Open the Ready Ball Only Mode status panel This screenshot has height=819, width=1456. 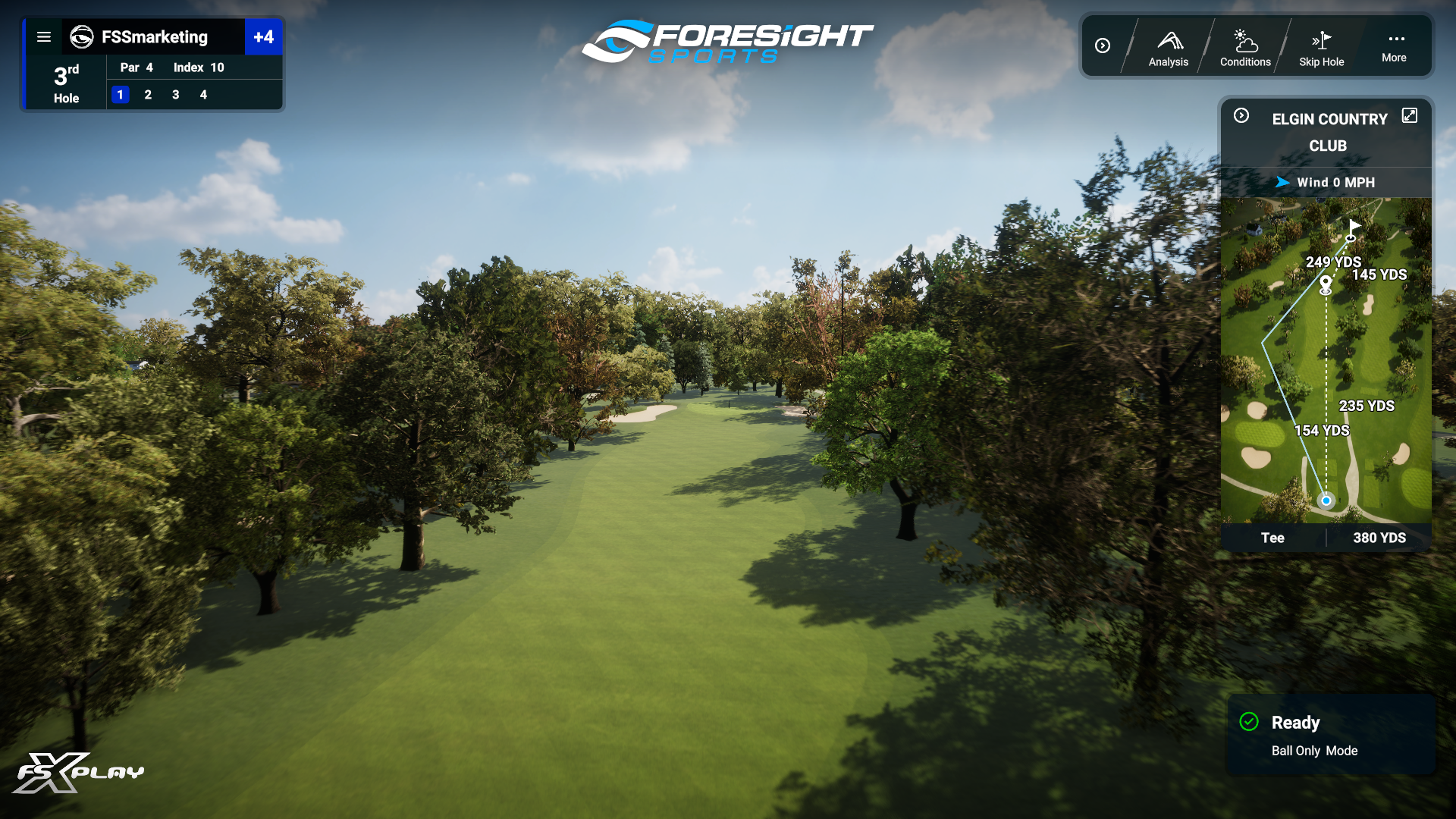1331,735
